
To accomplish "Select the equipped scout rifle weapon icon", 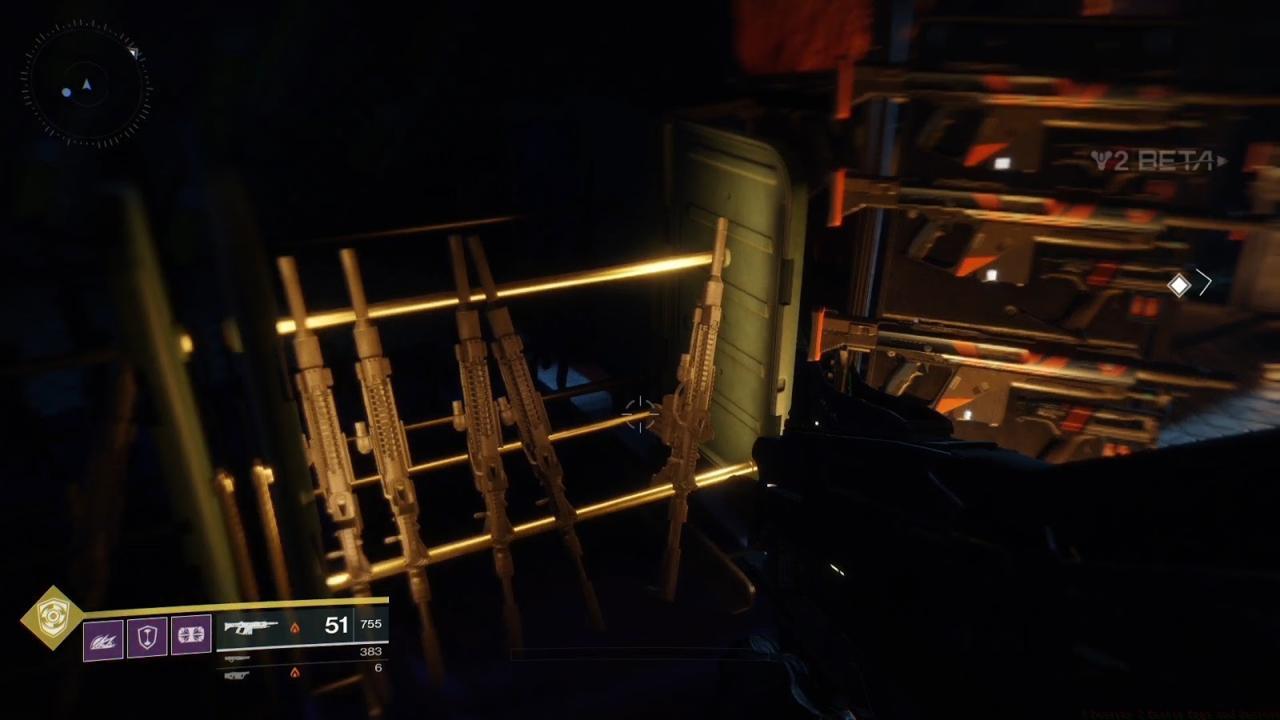I will click(250, 626).
